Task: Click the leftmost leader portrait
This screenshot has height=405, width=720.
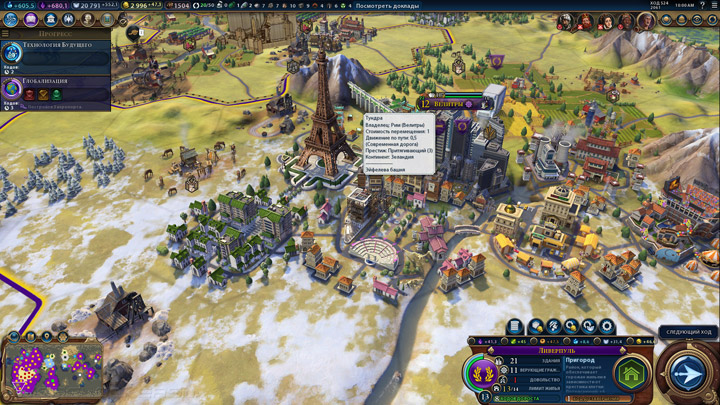Action: [565, 20]
